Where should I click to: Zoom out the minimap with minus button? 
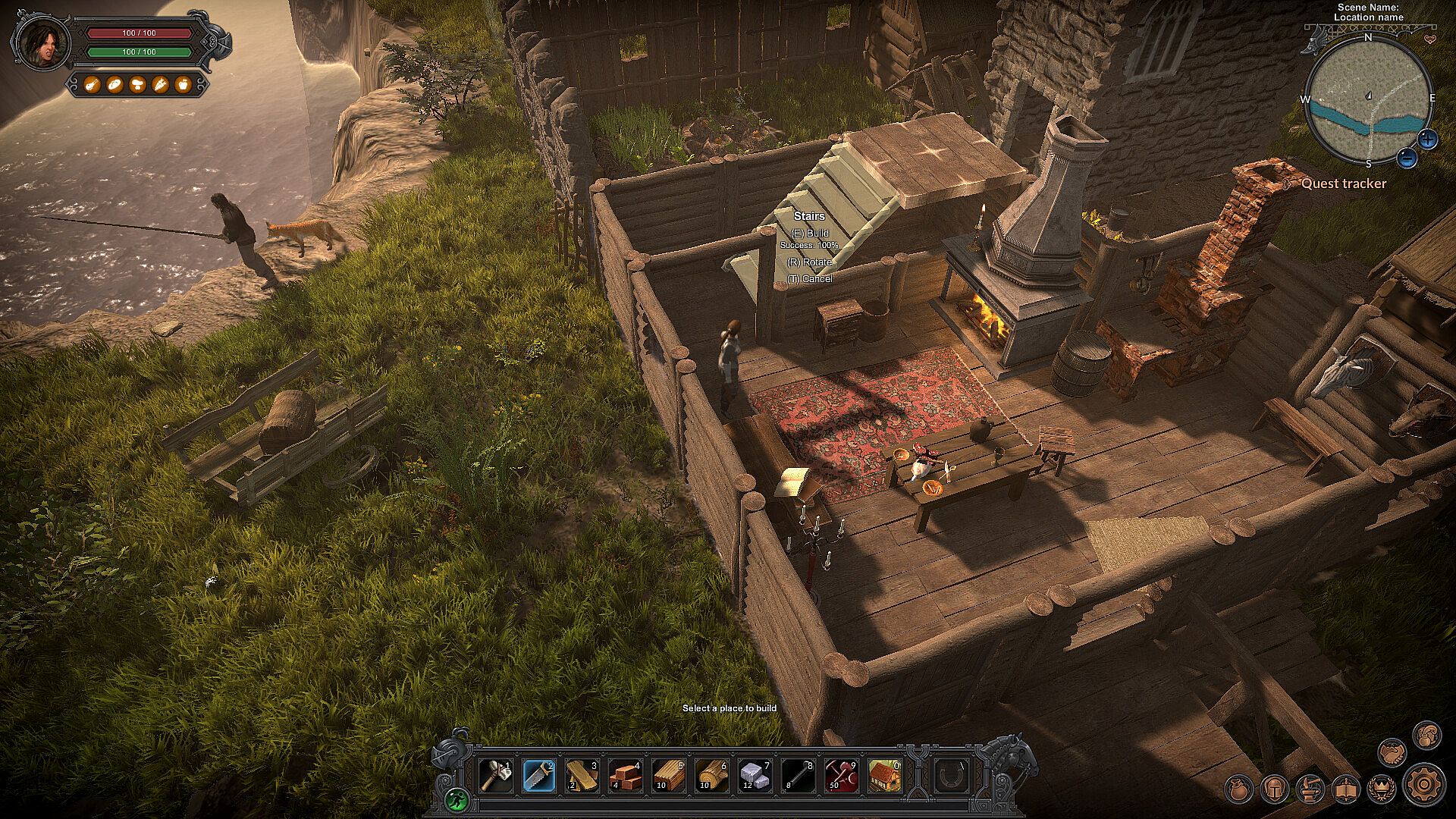coord(1407,158)
